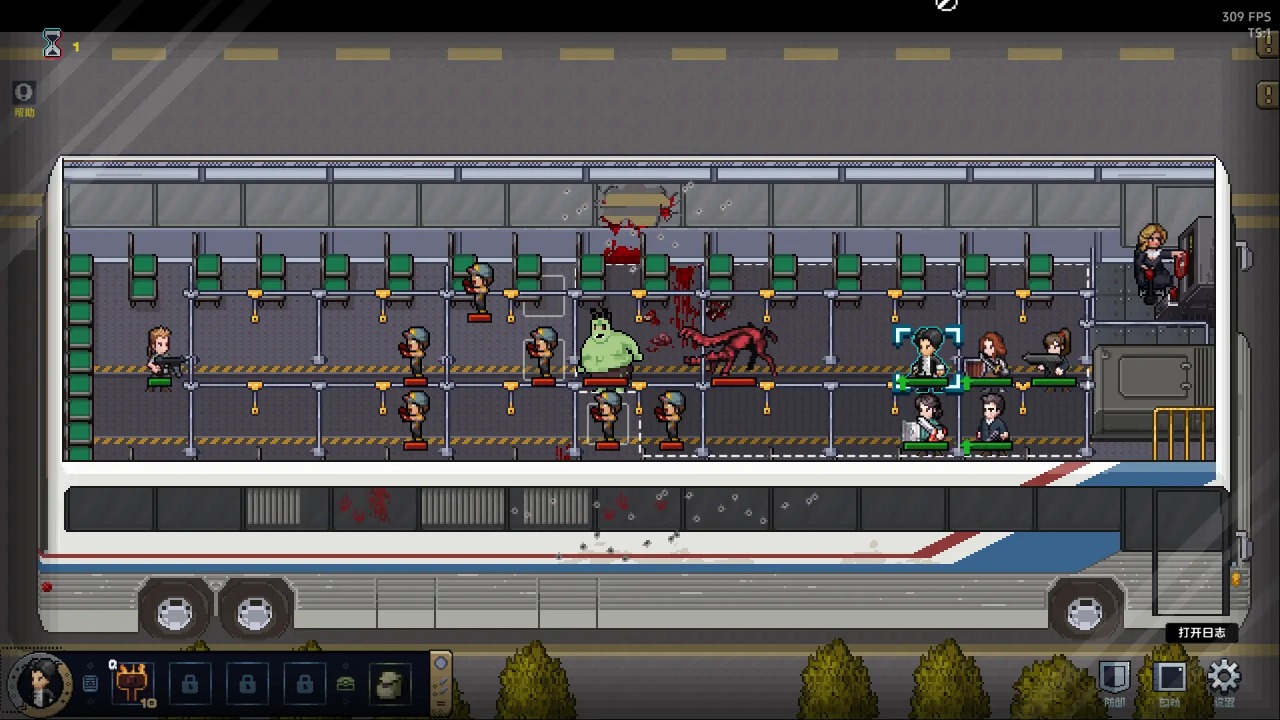Click the hourglass turn icon
The height and width of the screenshot is (720, 1280).
click(52, 44)
